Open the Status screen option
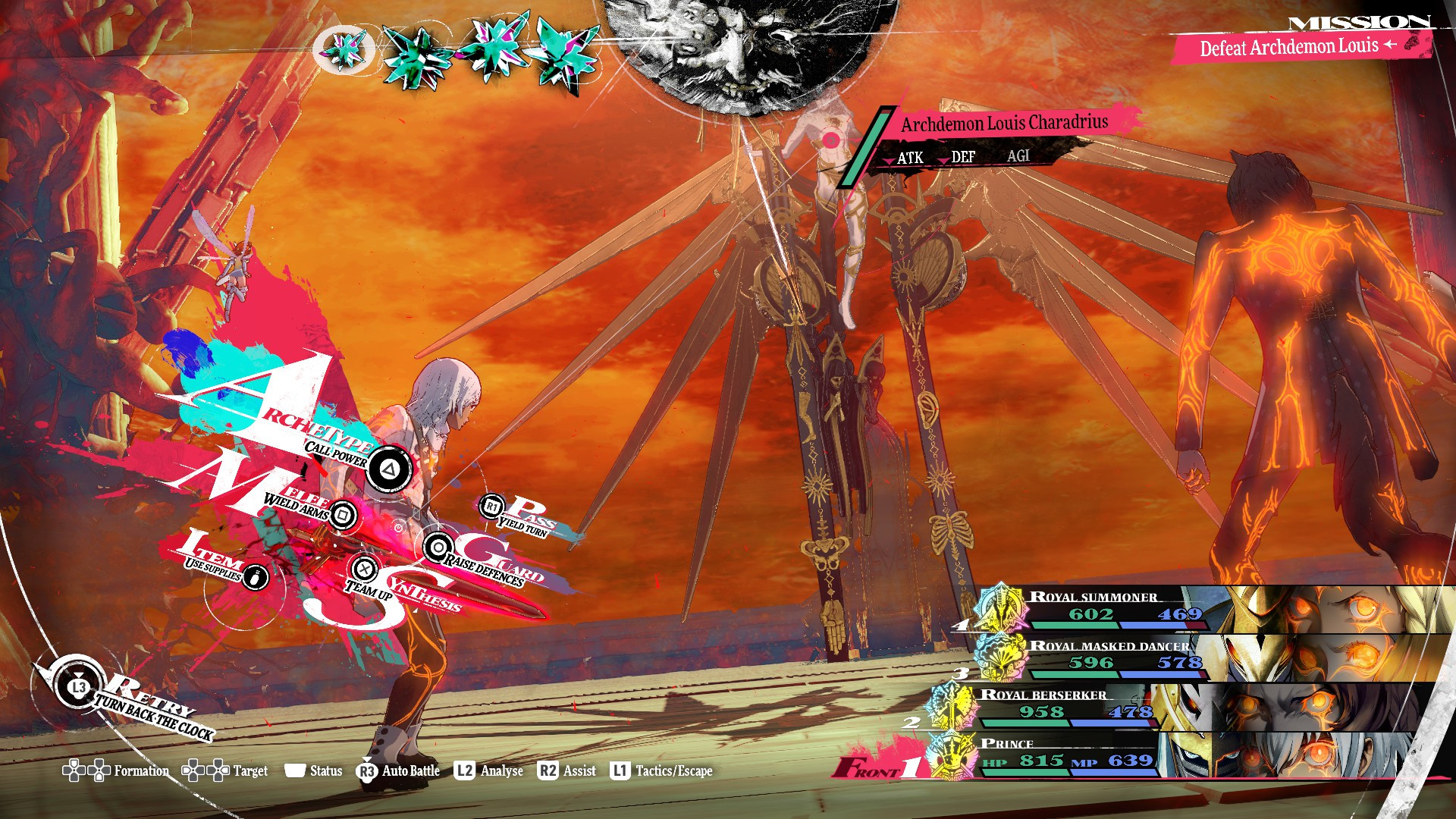 click(313, 771)
